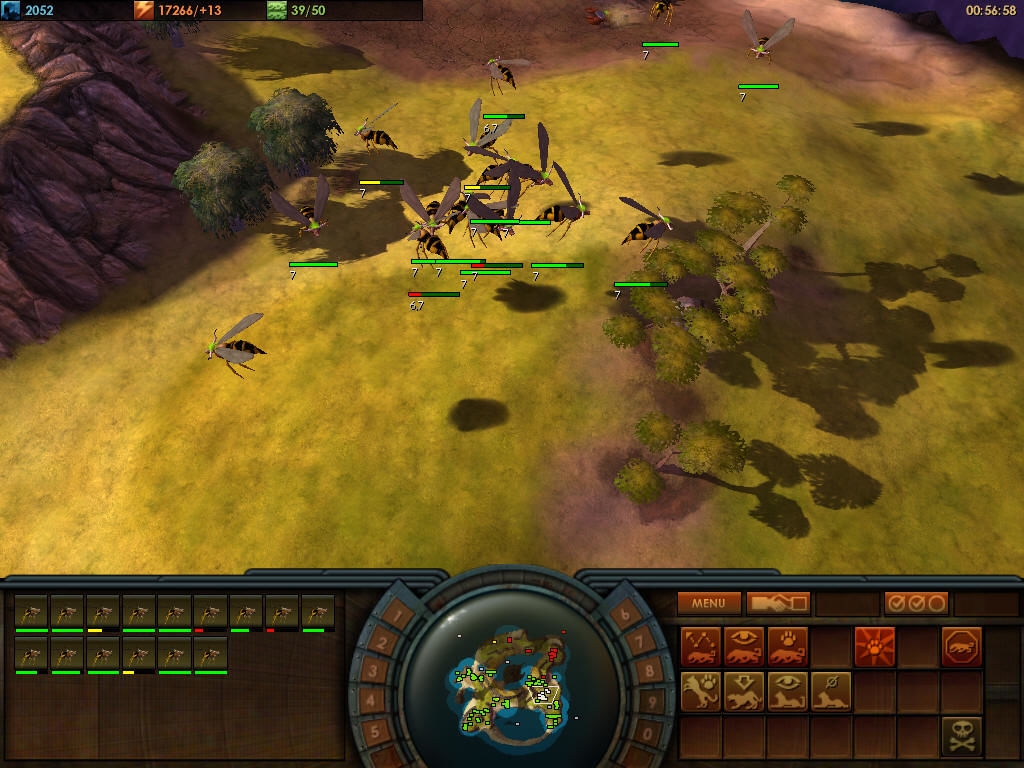Open the handshake diplomacy panel
The image size is (1024, 768).
click(778, 604)
